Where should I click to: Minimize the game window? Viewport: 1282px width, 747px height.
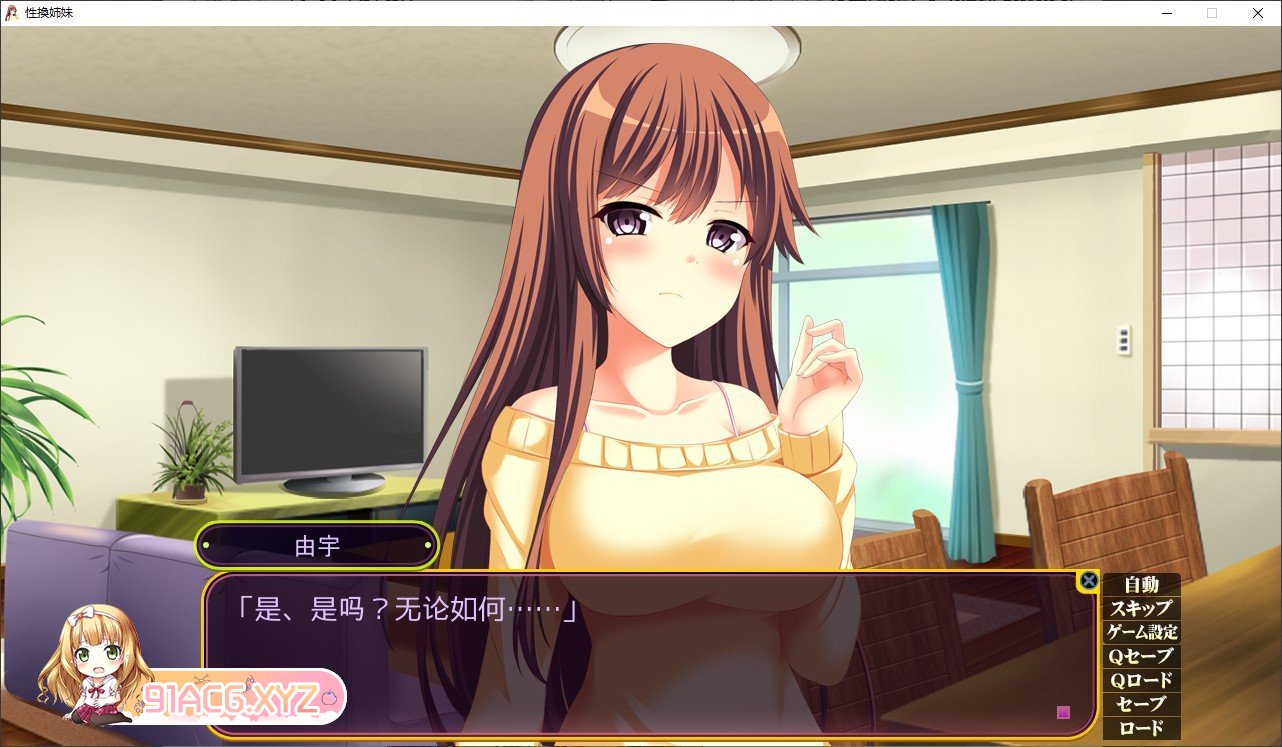(1165, 13)
